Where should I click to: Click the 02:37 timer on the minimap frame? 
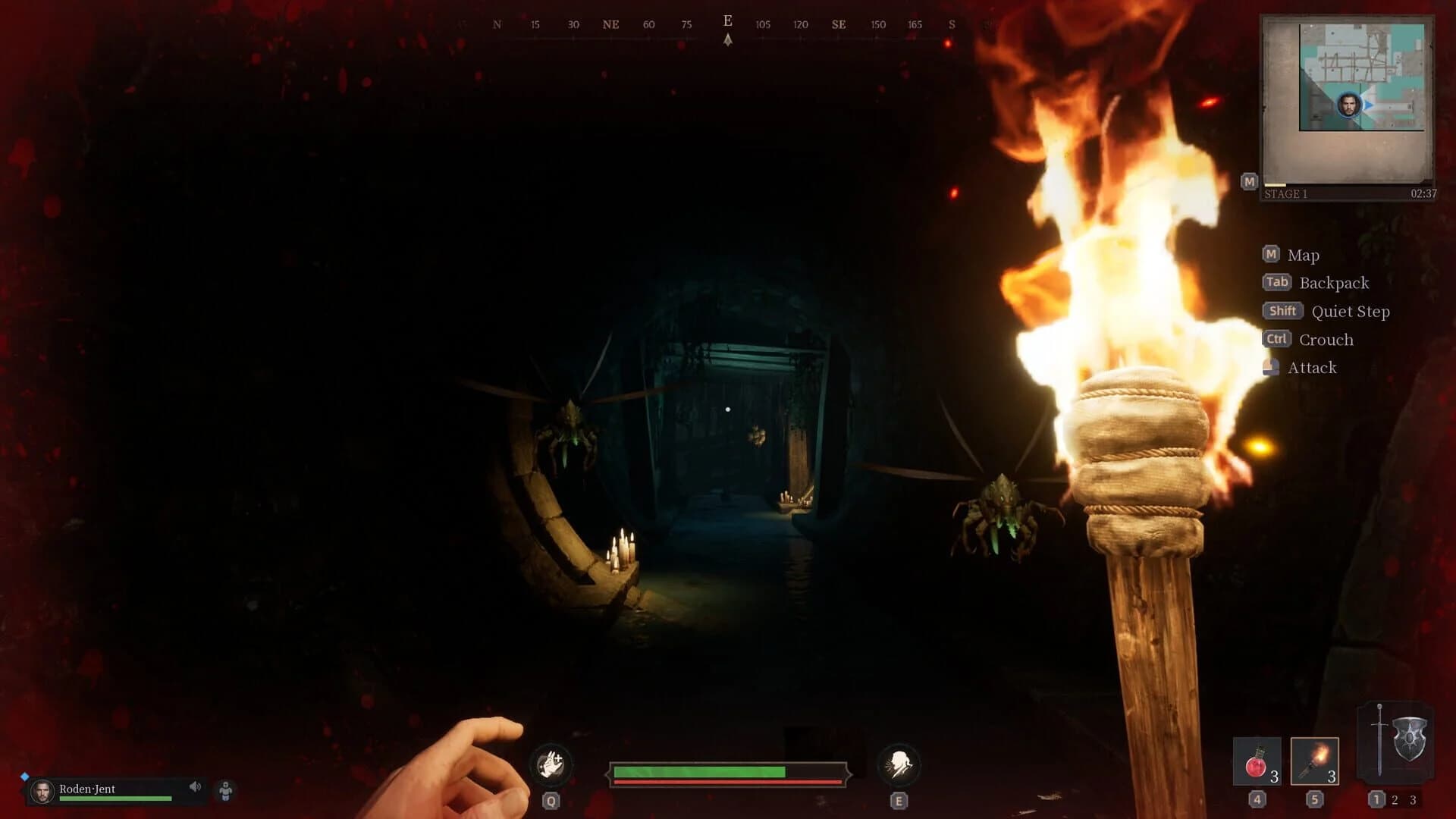(x=1423, y=193)
